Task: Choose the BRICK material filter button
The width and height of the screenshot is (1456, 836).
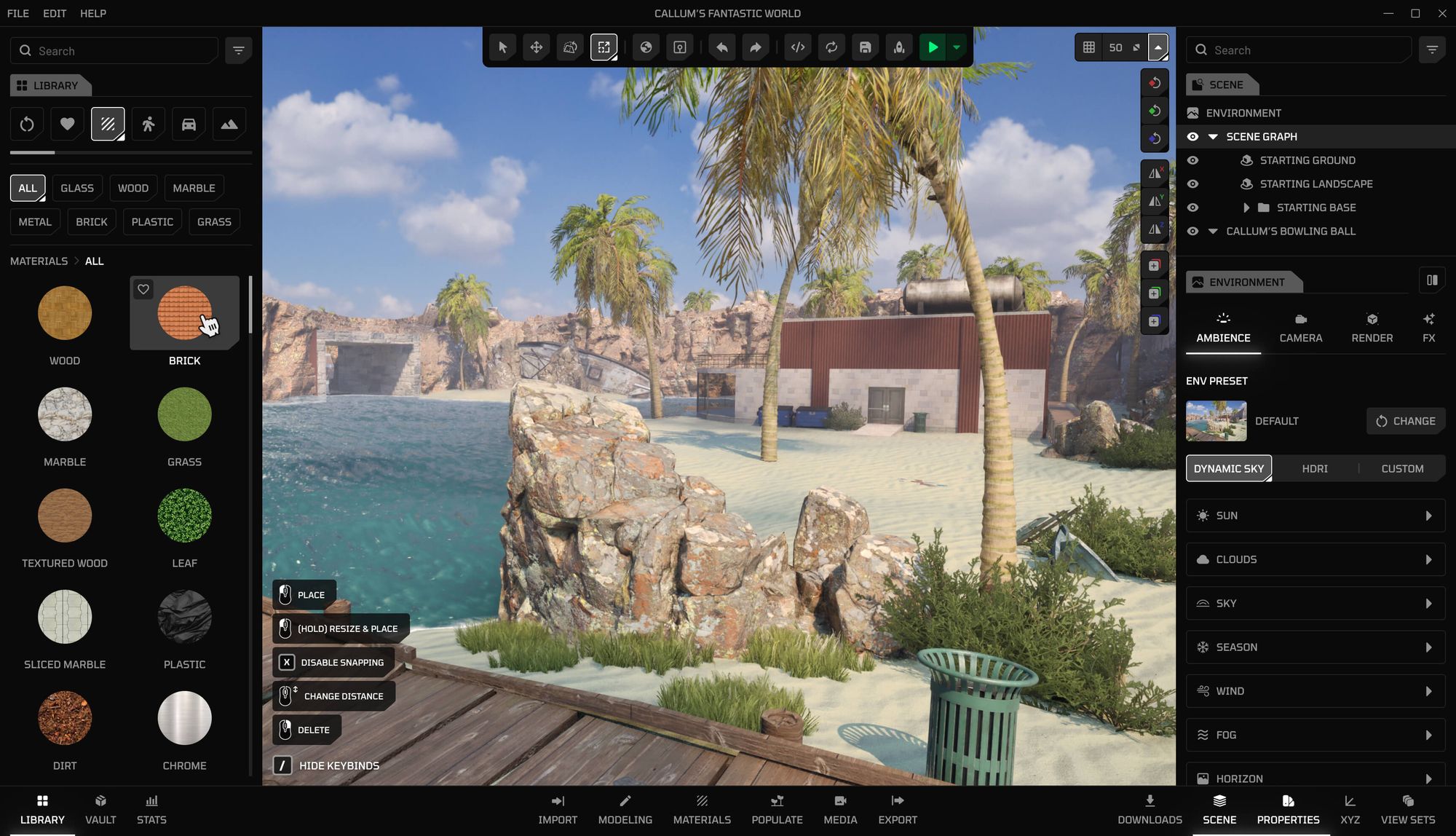Action: (92, 221)
